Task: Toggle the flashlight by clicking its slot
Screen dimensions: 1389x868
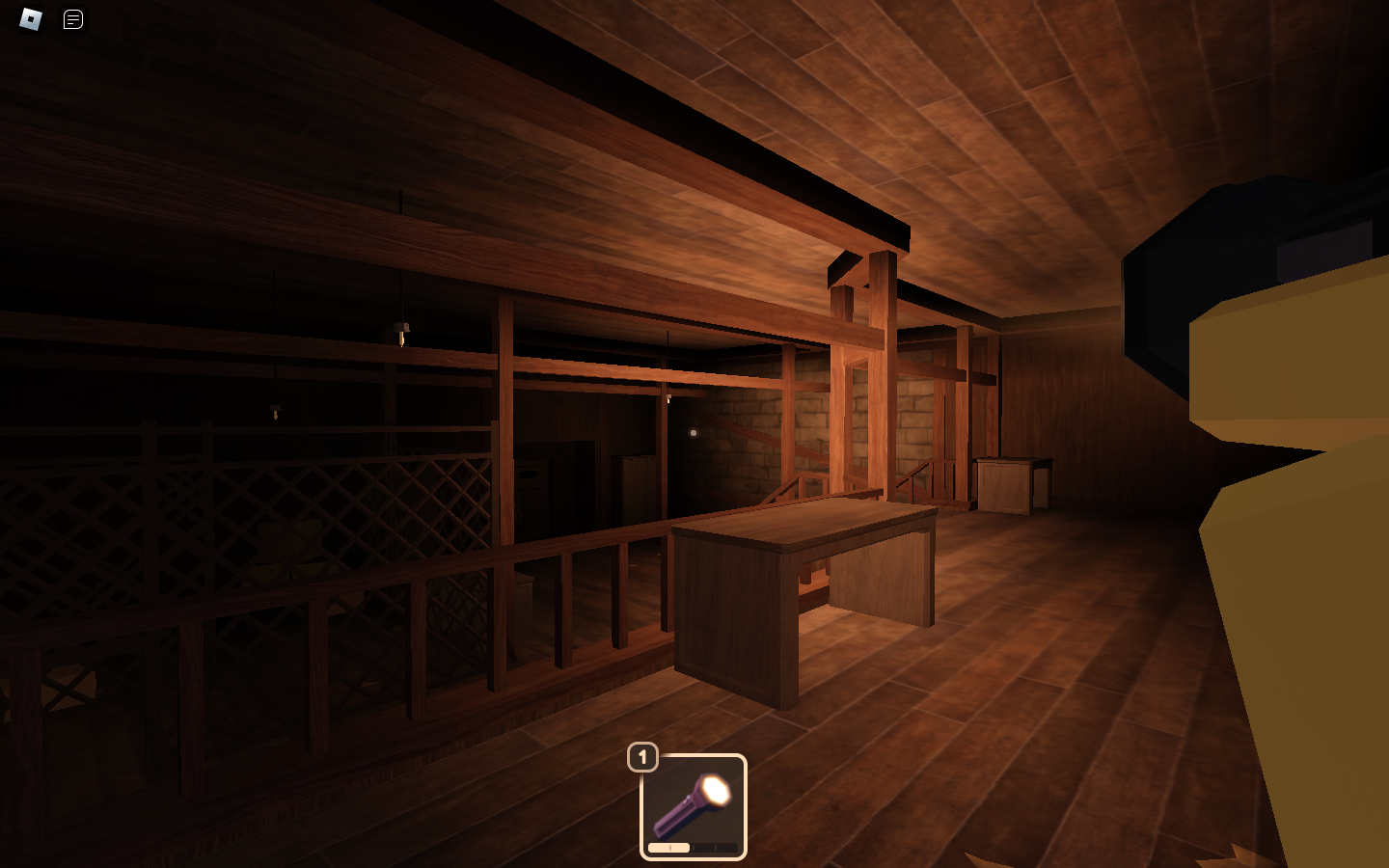Action: [694, 808]
